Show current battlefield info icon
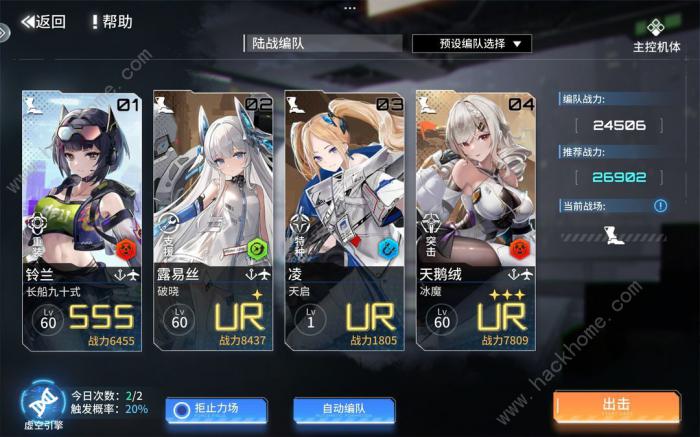The width and height of the screenshot is (700, 437). (x=660, y=206)
